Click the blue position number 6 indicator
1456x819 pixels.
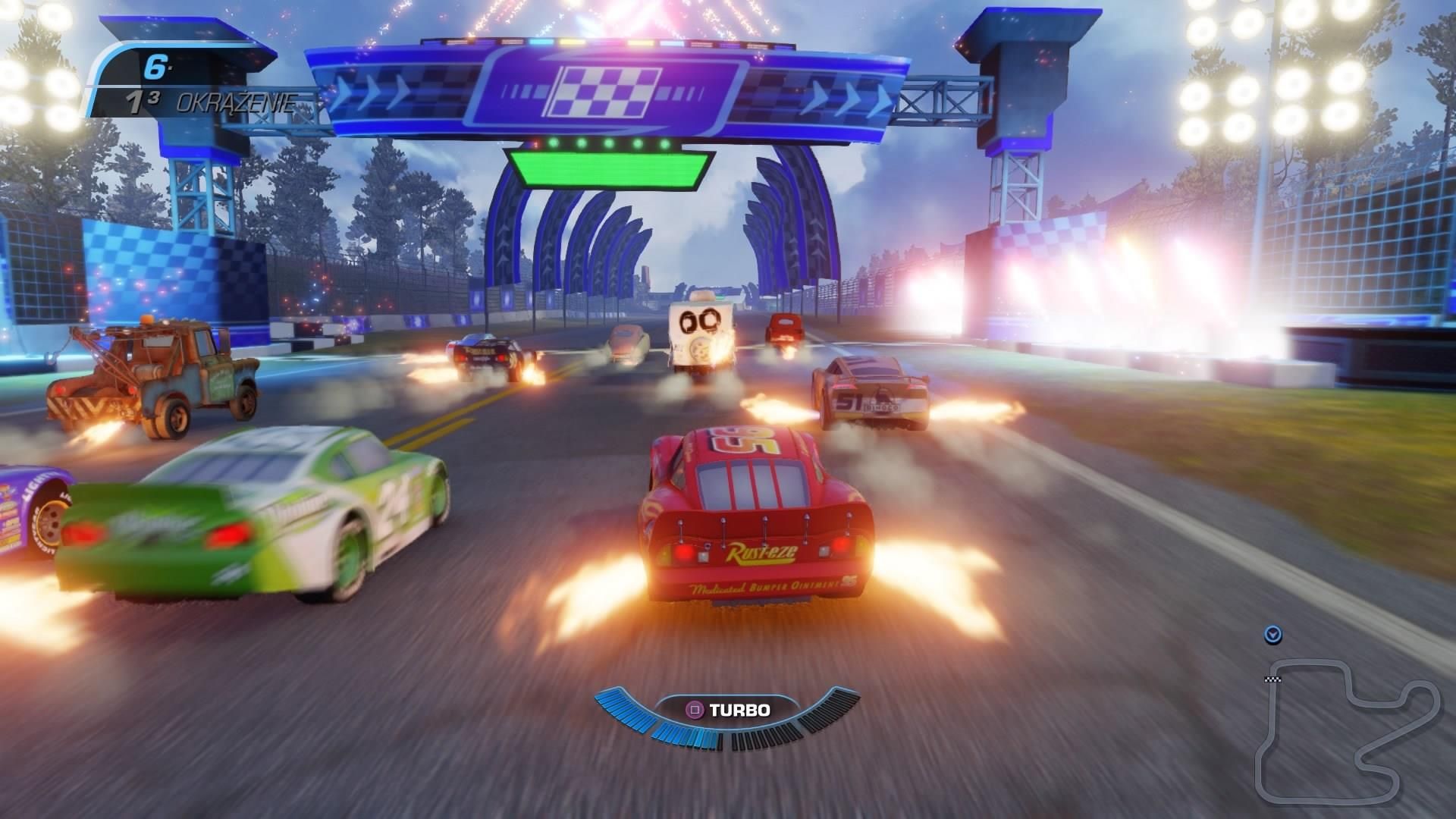(155, 68)
